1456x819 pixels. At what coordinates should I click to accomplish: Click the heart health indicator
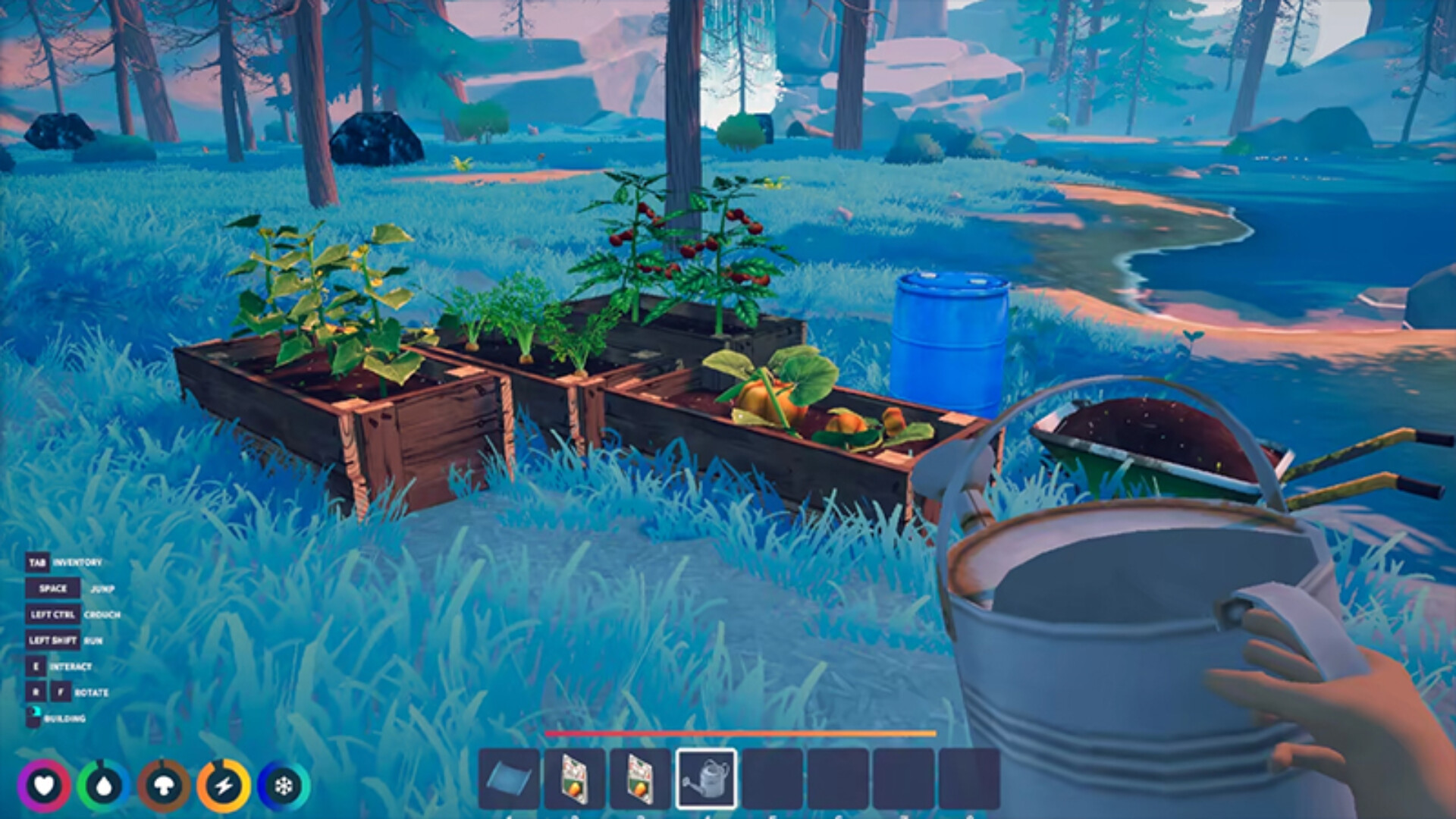pyautogui.click(x=45, y=785)
